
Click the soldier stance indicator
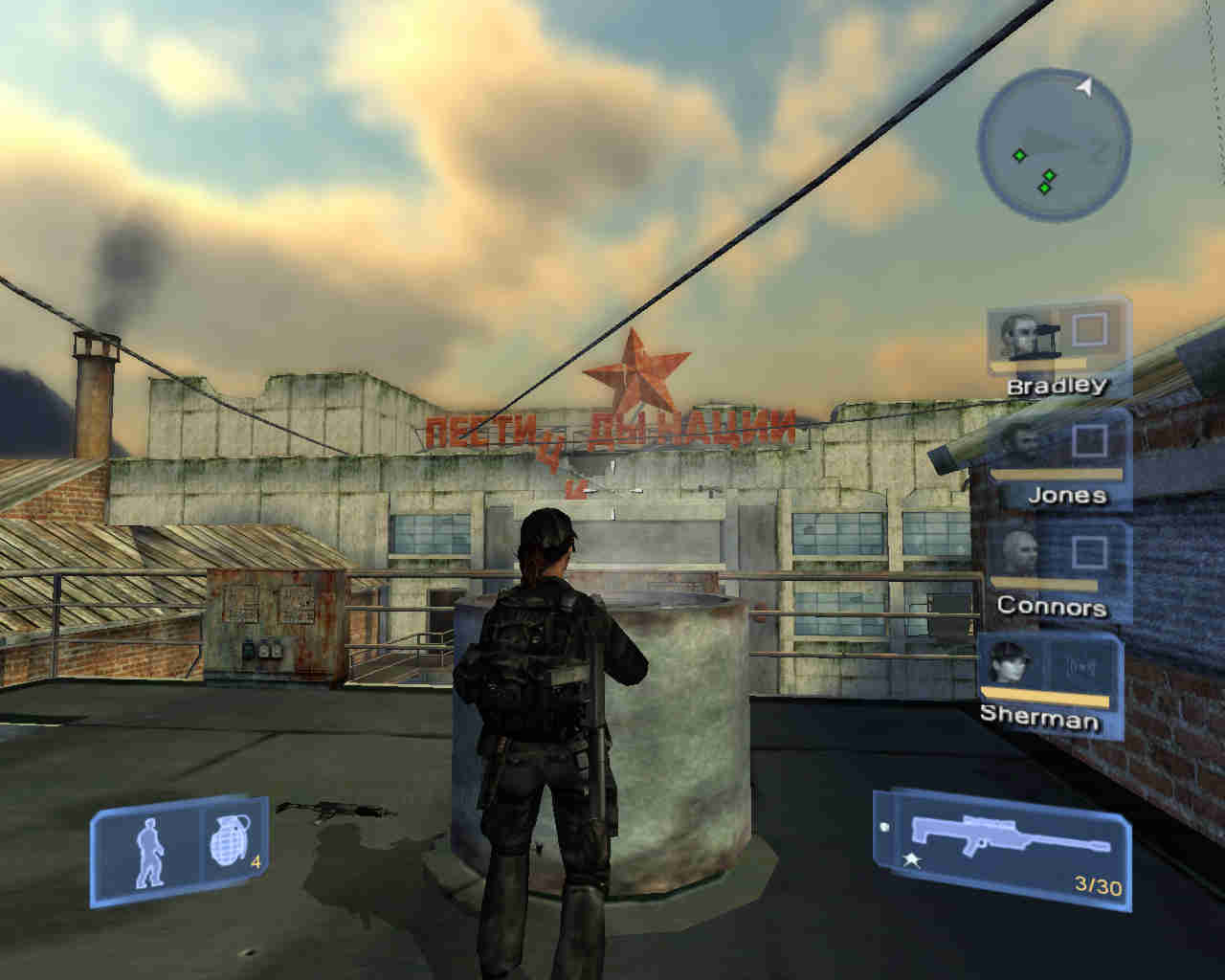tap(149, 852)
